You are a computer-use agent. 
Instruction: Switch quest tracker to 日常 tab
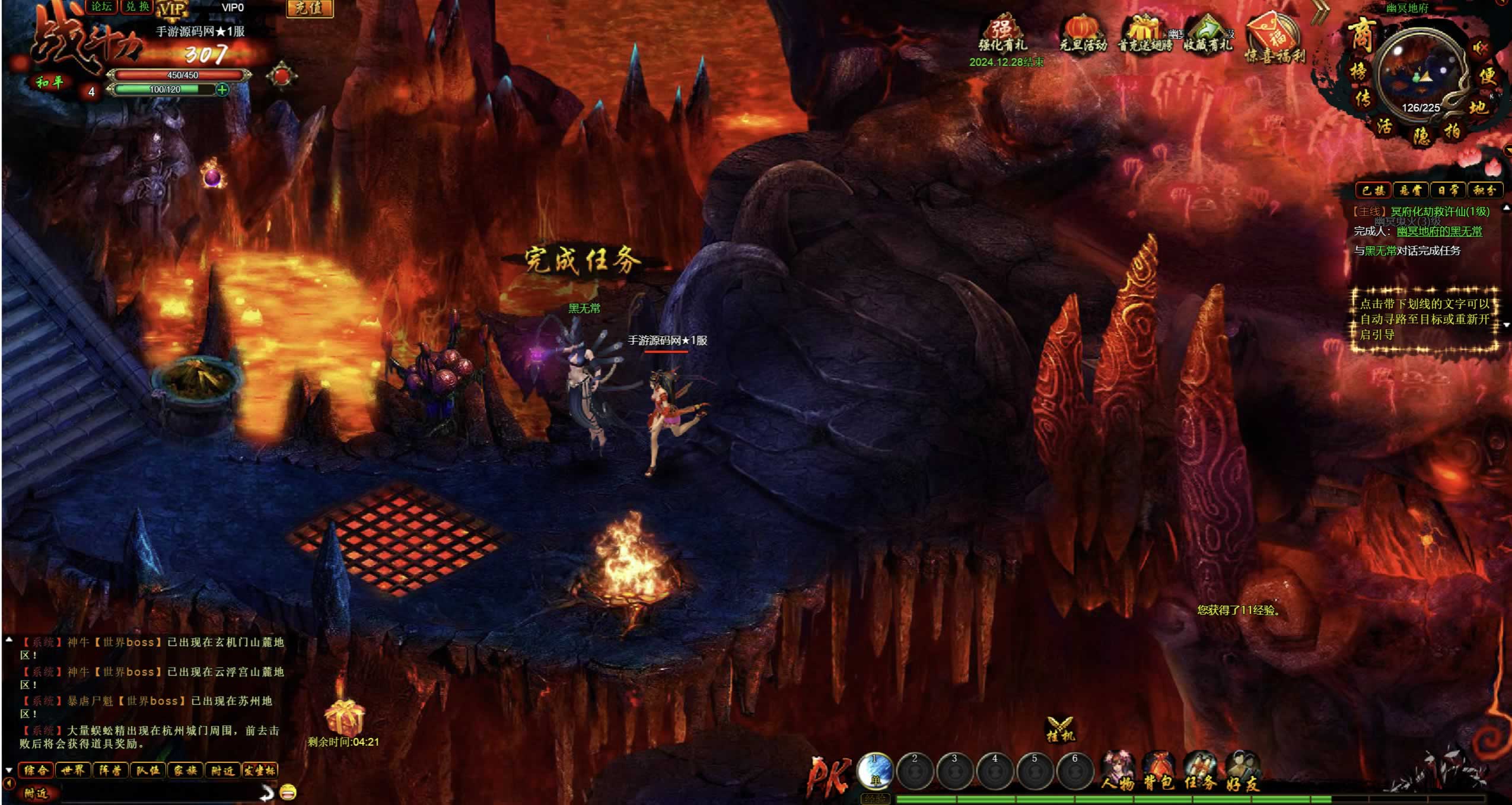click(x=1447, y=190)
